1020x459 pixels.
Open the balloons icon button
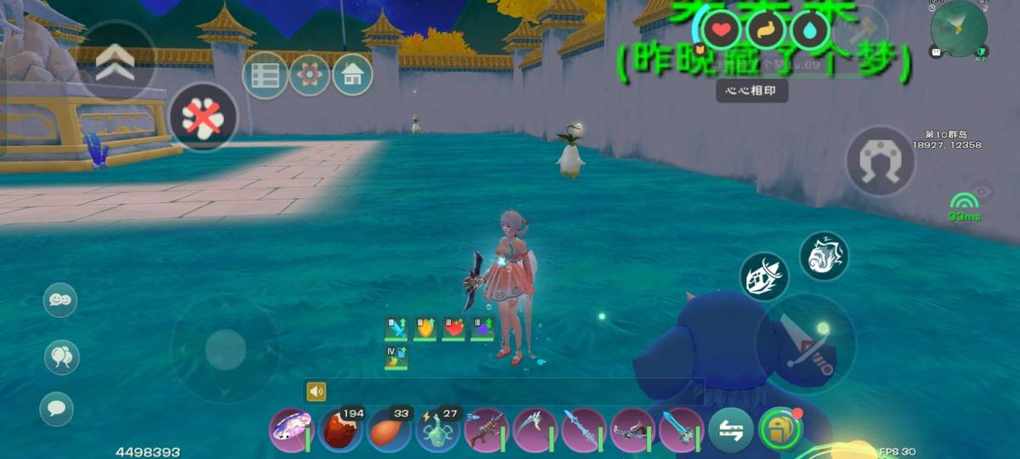pos(61,356)
